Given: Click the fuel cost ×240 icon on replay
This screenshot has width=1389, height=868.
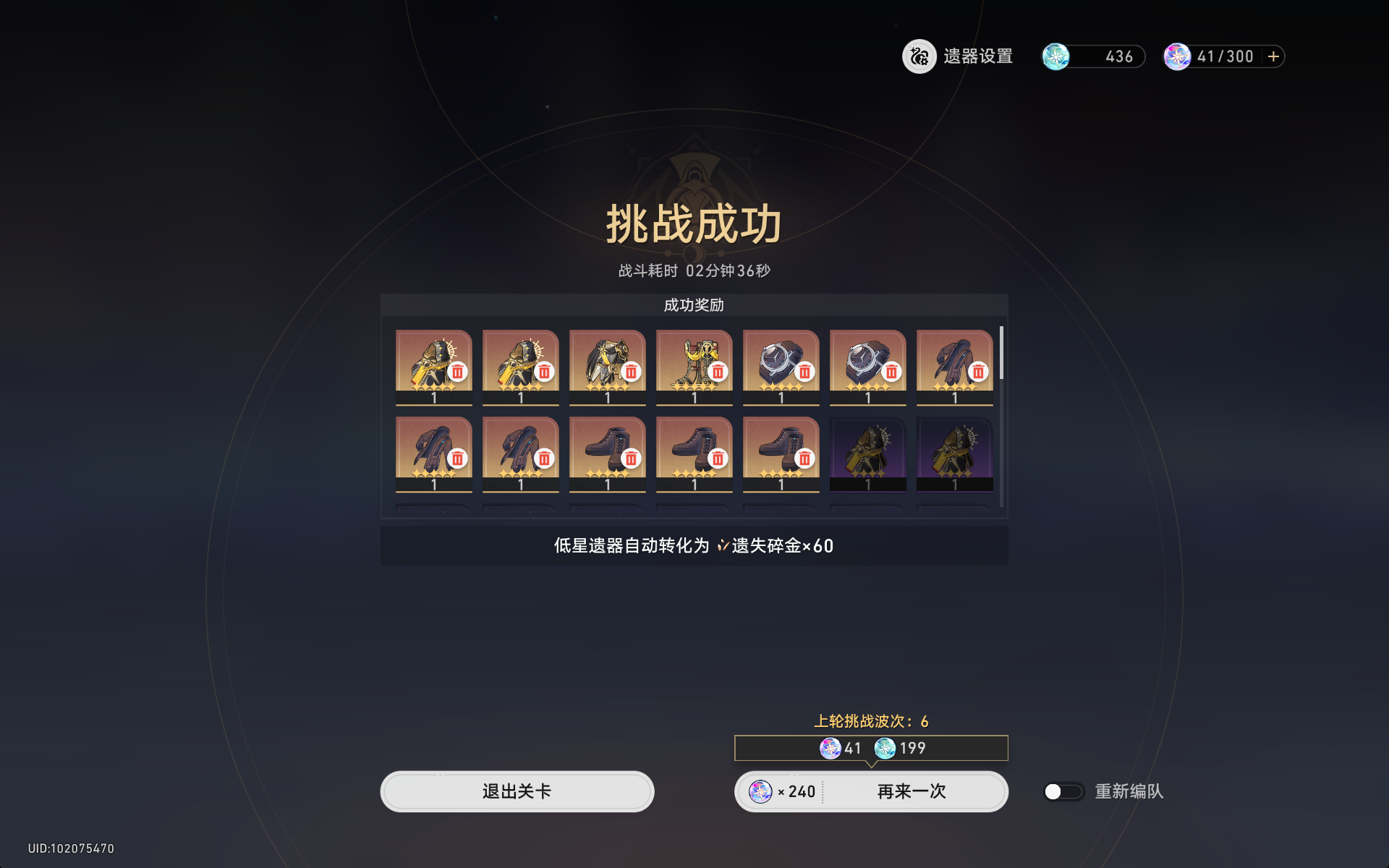Looking at the screenshot, I should (761, 791).
